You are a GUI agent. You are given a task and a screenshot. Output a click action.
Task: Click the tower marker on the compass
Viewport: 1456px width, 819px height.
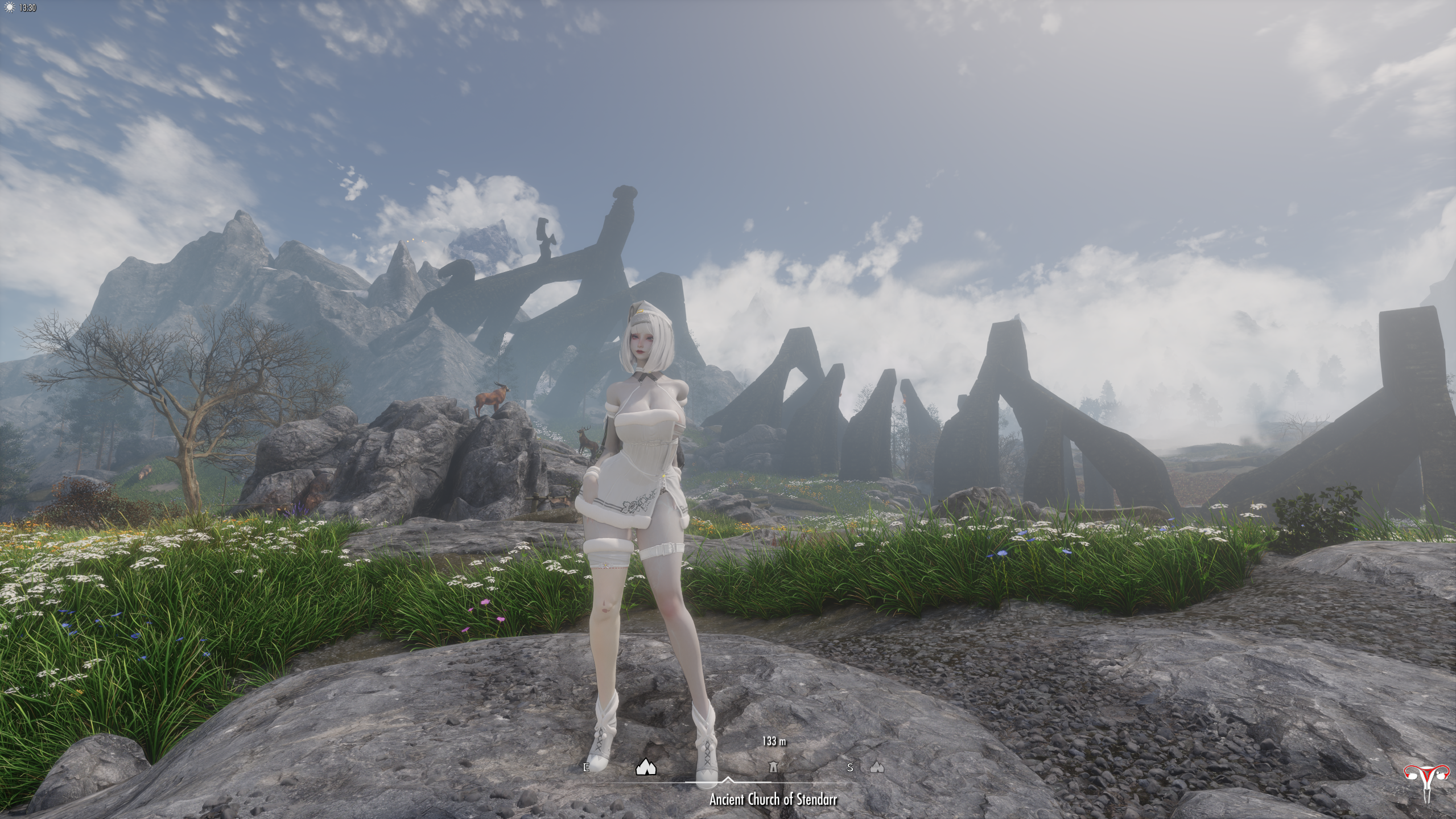773,767
